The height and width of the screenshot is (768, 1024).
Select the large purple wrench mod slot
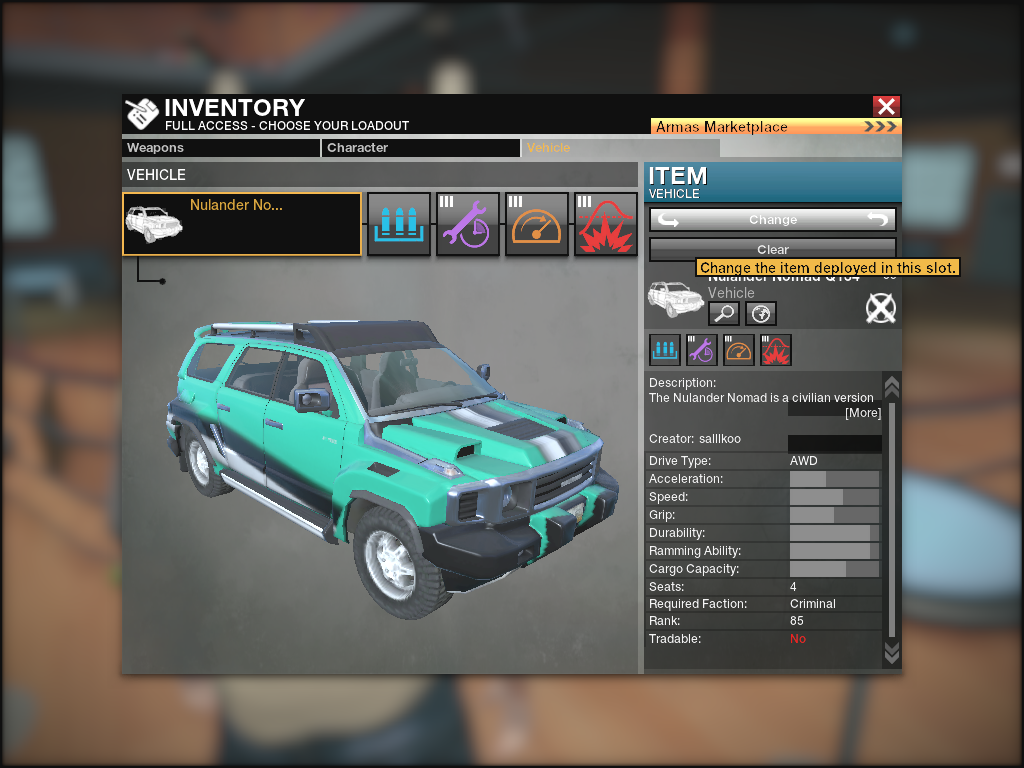pyautogui.click(x=468, y=224)
